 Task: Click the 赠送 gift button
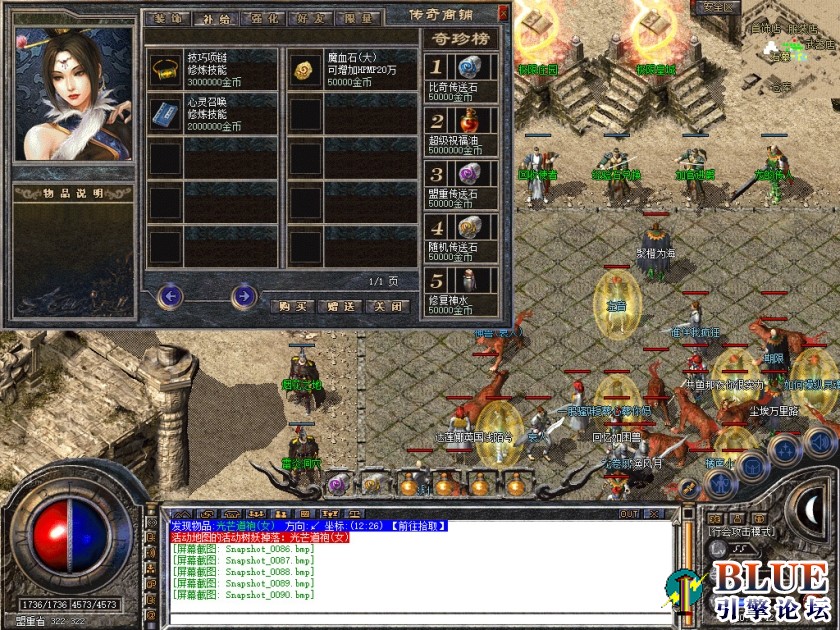[x=339, y=306]
